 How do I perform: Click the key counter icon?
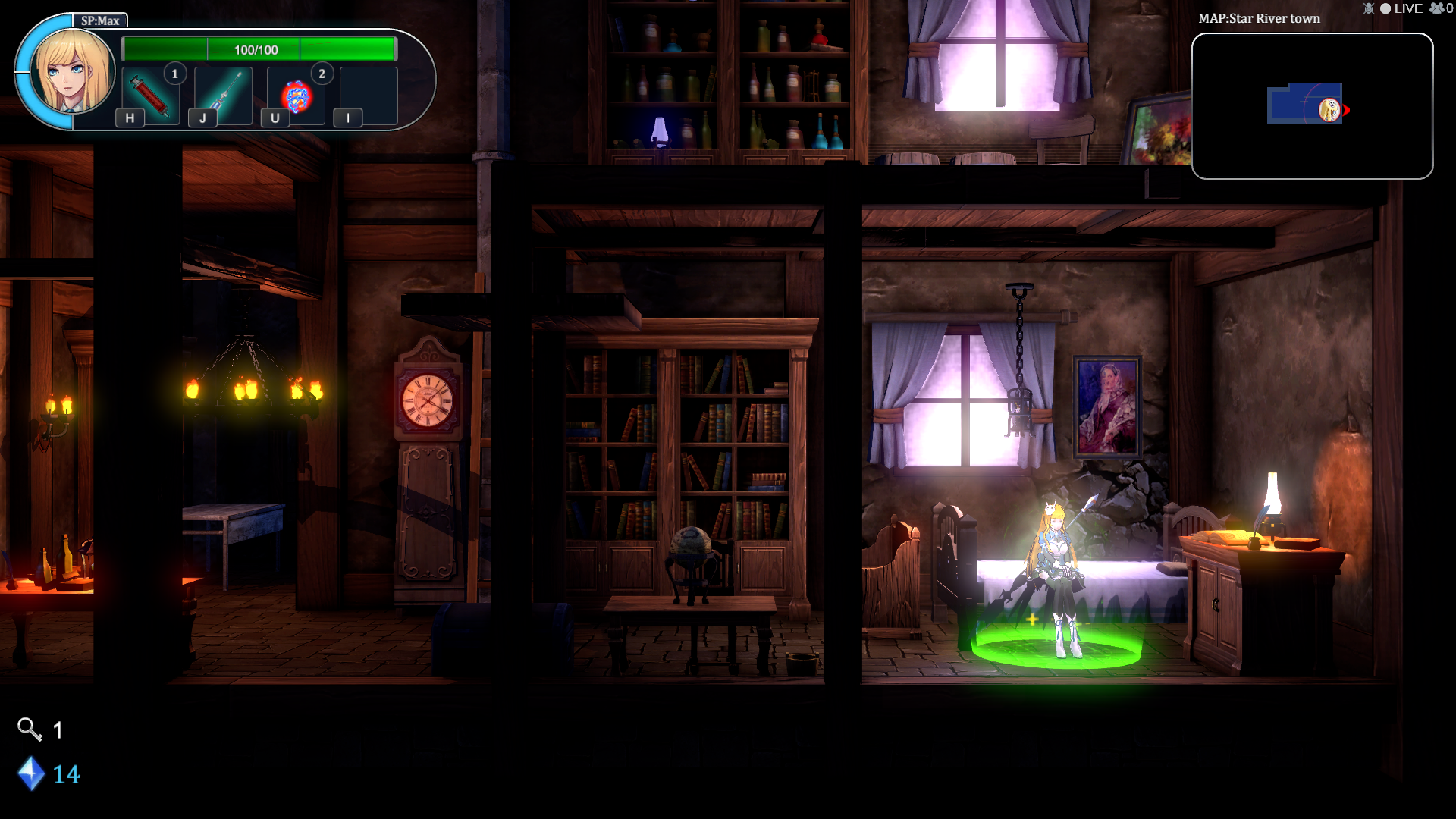(x=30, y=730)
